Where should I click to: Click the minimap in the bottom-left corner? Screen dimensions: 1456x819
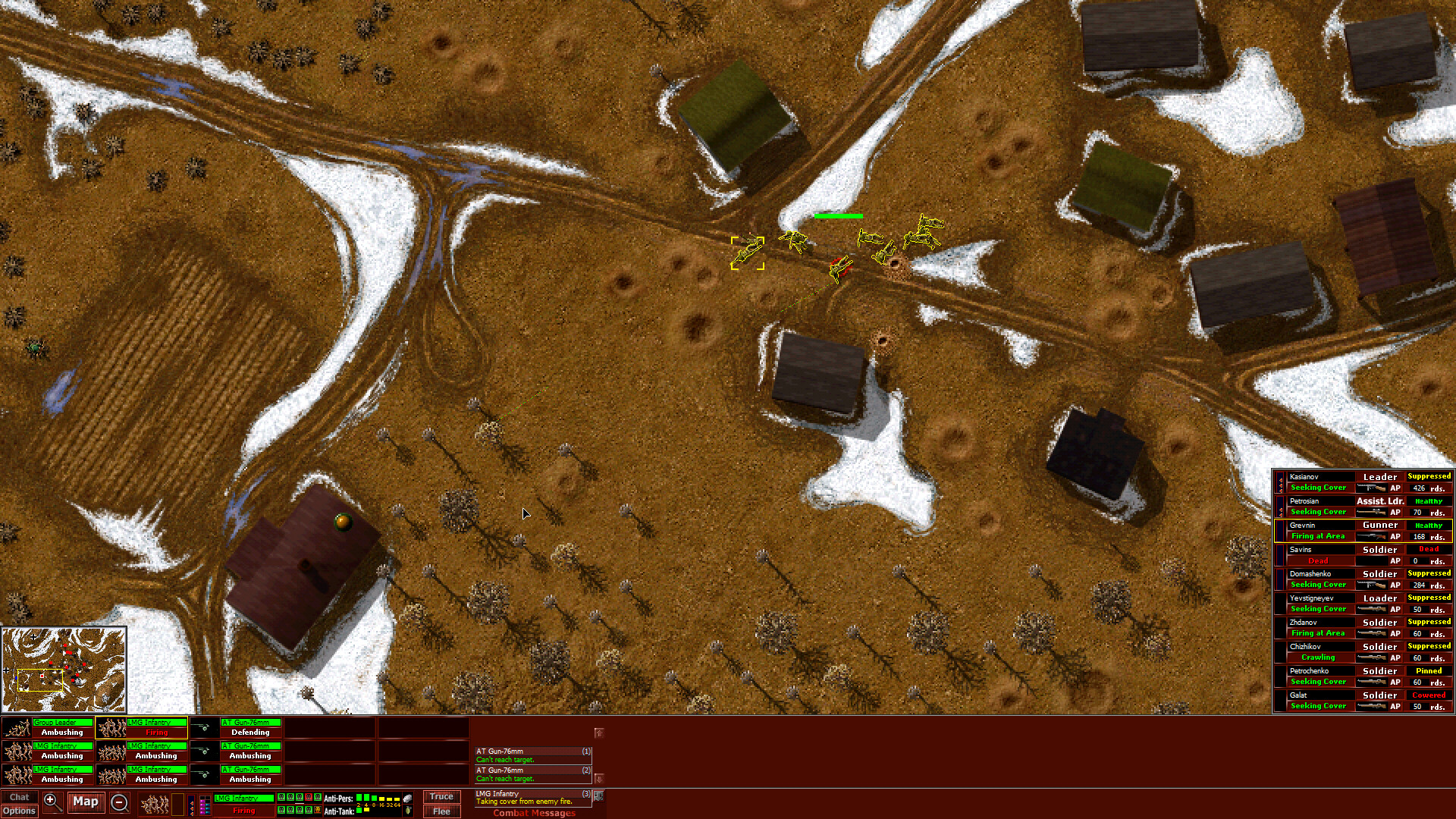(x=64, y=670)
